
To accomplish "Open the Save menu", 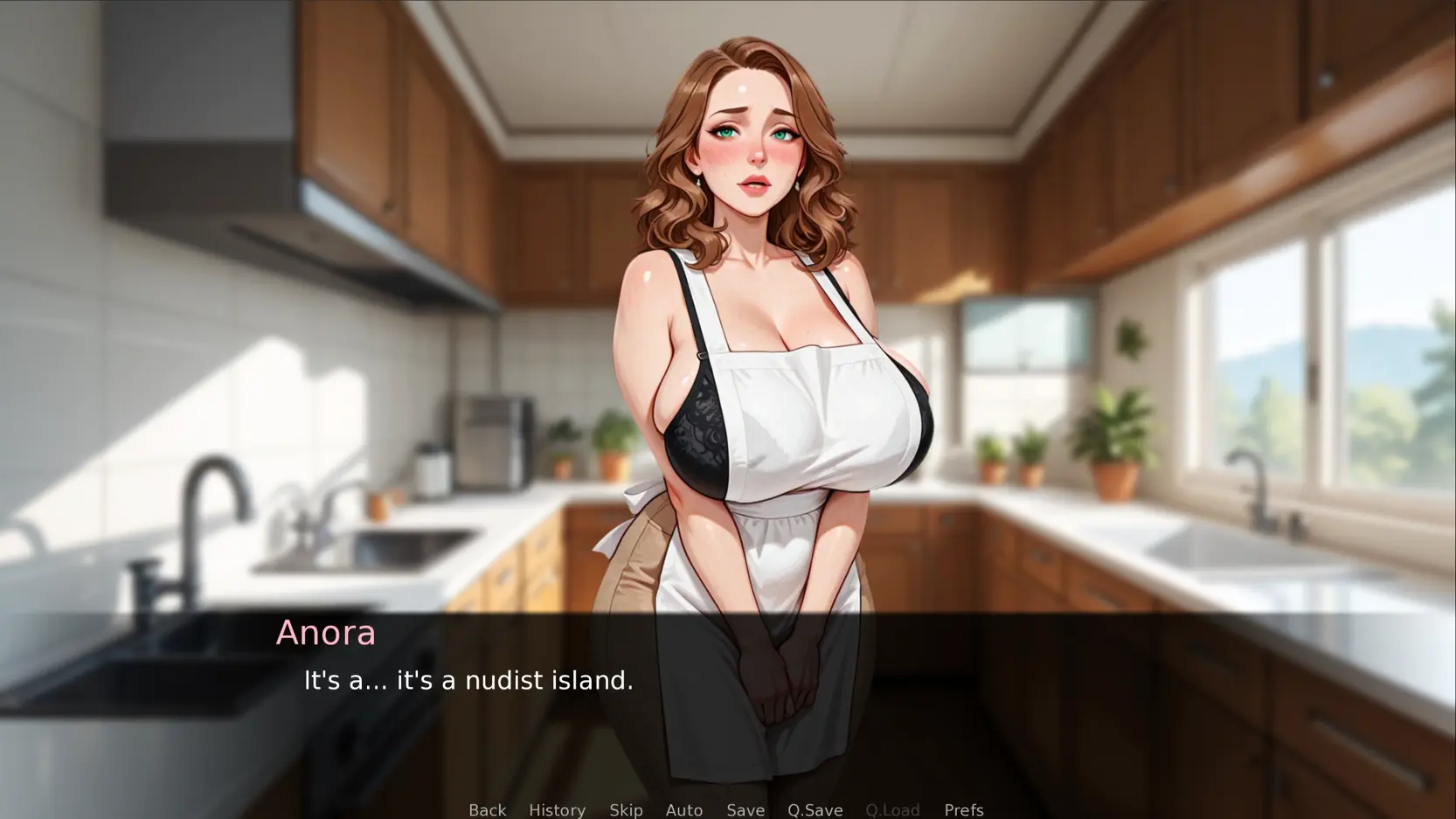I will [745, 809].
